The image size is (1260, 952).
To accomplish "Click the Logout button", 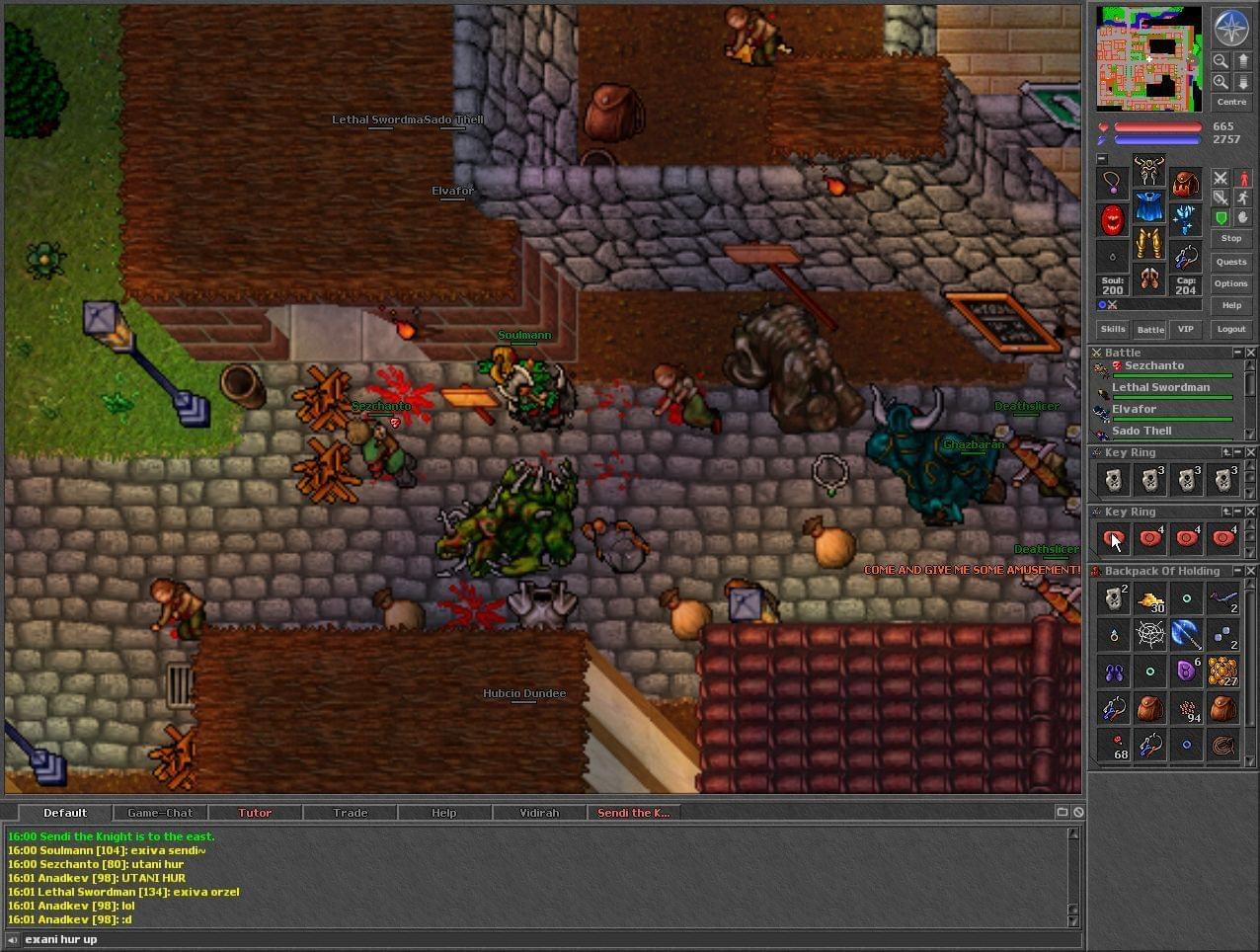I will (x=1231, y=329).
